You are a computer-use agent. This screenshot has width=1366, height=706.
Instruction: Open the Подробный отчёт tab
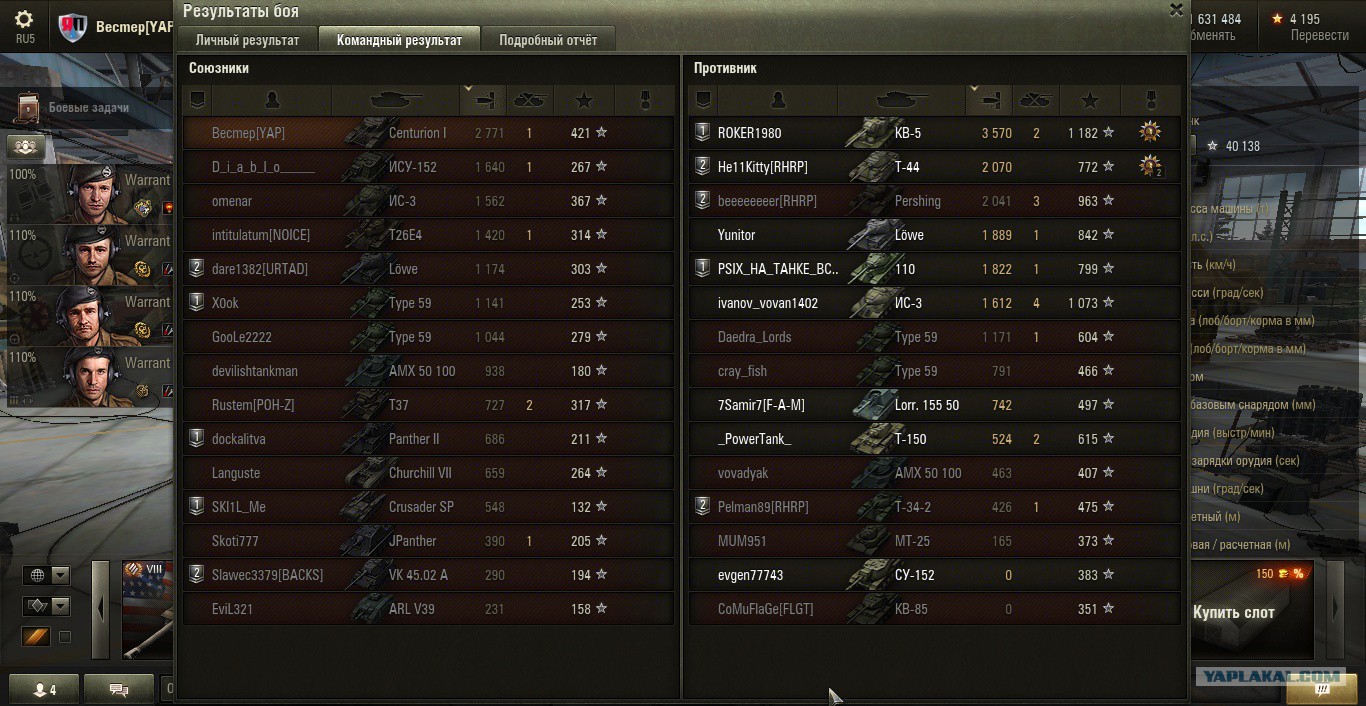click(548, 40)
